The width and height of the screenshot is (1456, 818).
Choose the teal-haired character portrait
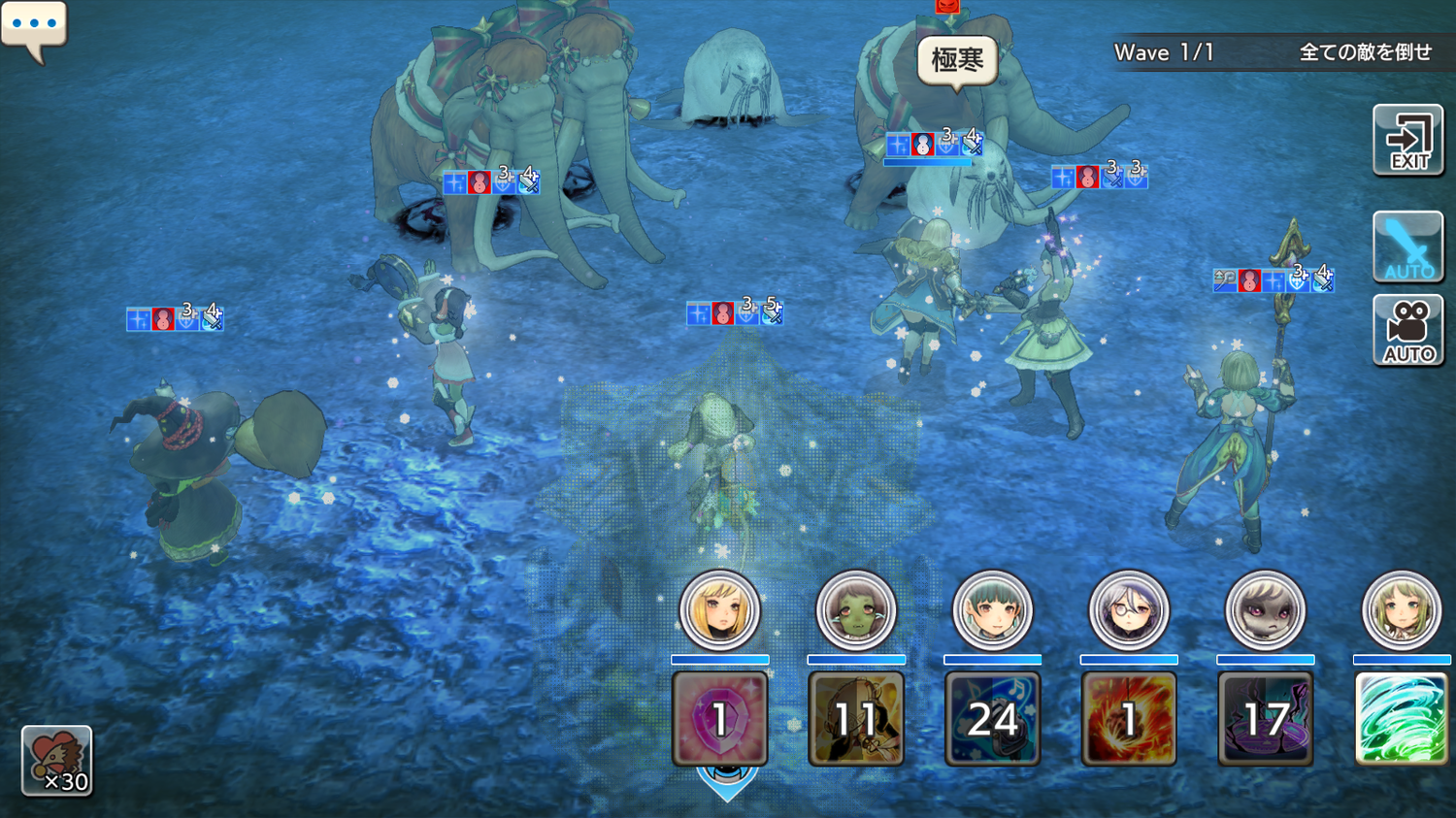[992, 611]
